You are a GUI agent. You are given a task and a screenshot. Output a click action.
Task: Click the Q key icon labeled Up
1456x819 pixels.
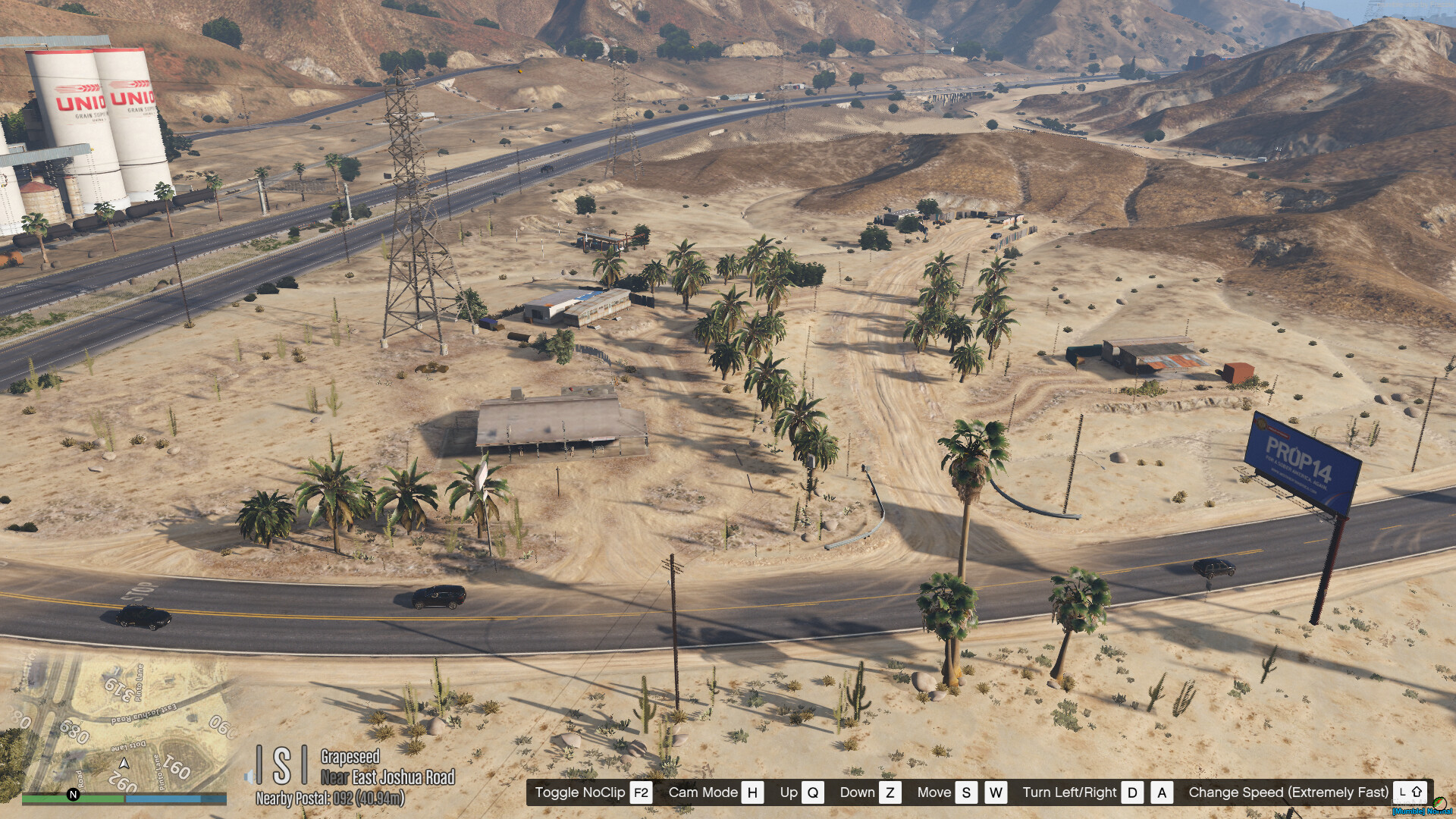(813, 792)
